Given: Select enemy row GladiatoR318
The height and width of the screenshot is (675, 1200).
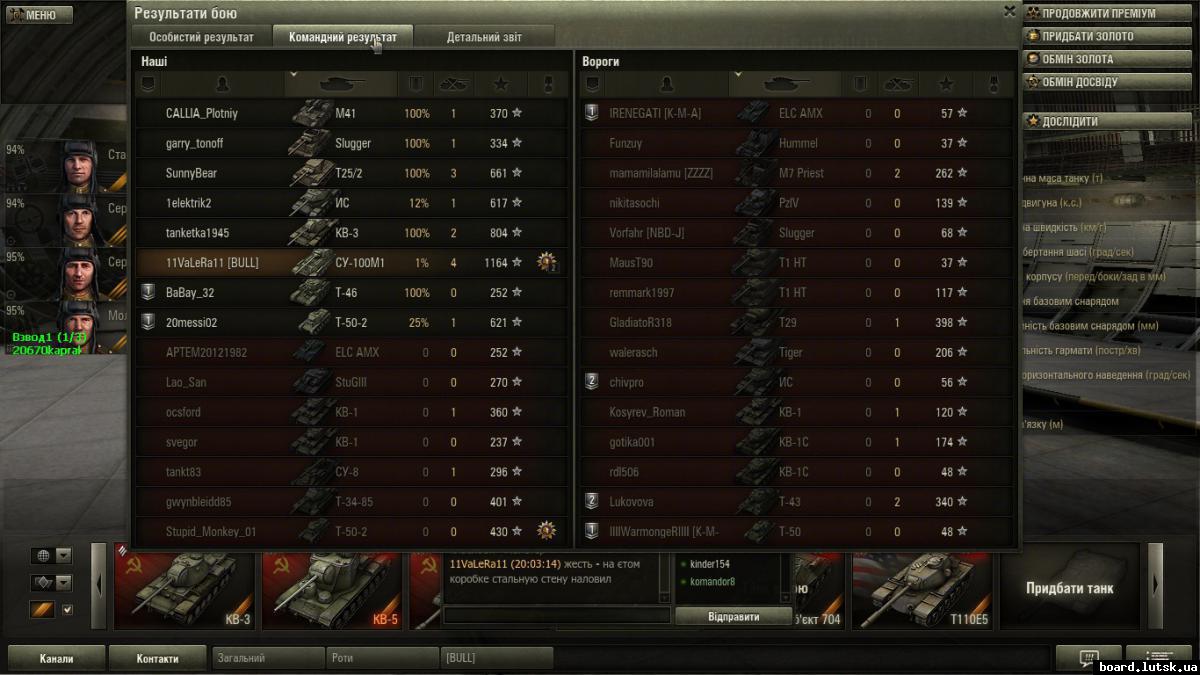Looking at the screenshot, I should coord(795,323).
